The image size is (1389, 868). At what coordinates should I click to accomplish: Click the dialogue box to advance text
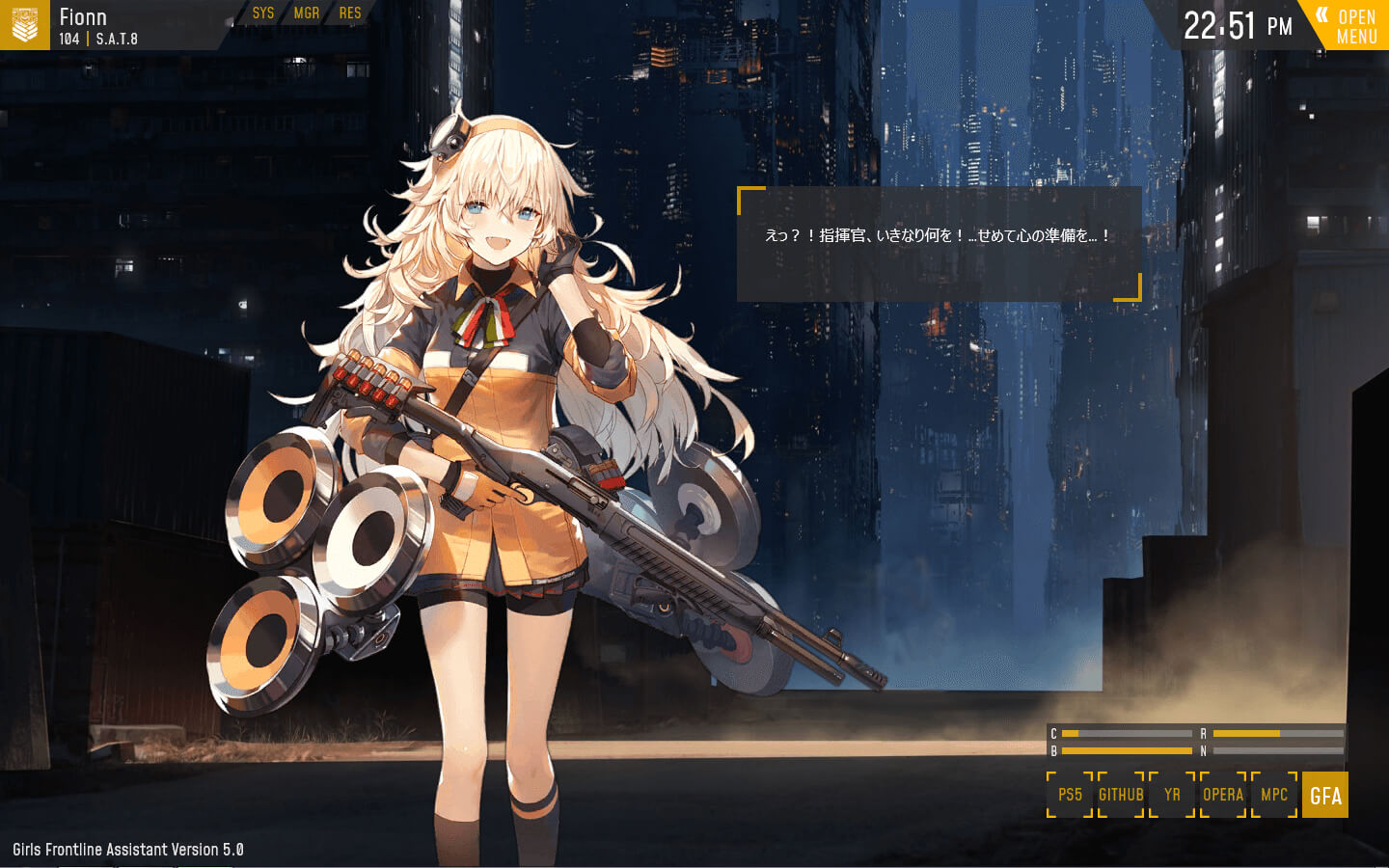[x=936, y=243]
